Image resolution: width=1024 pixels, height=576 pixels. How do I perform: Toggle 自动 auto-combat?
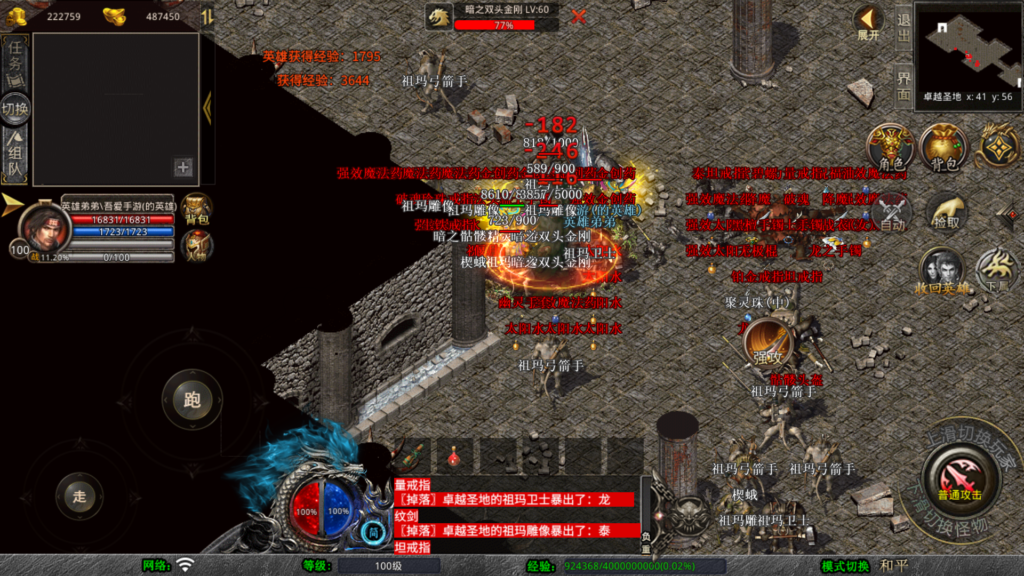click(x=891, y=213)
